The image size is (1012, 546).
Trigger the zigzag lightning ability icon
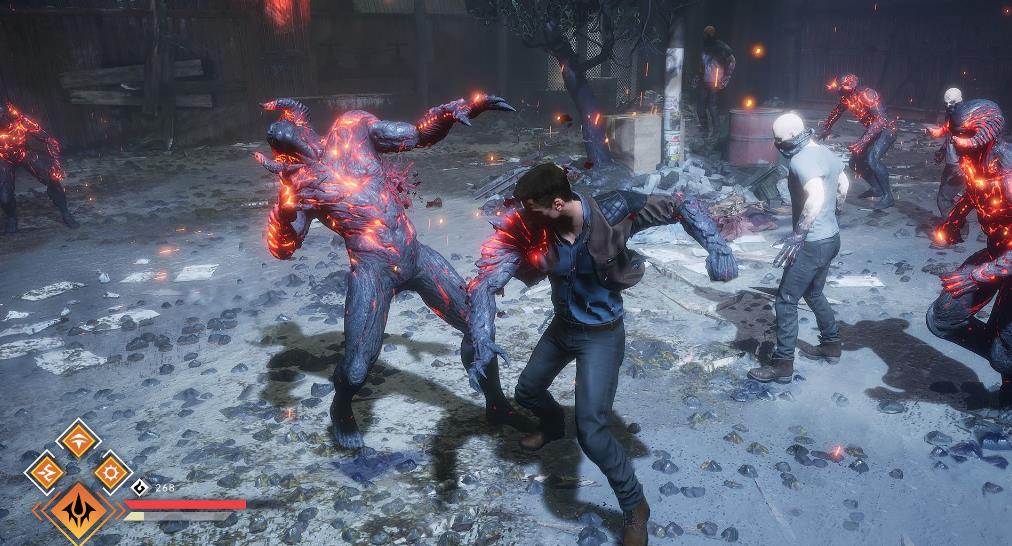44,471
